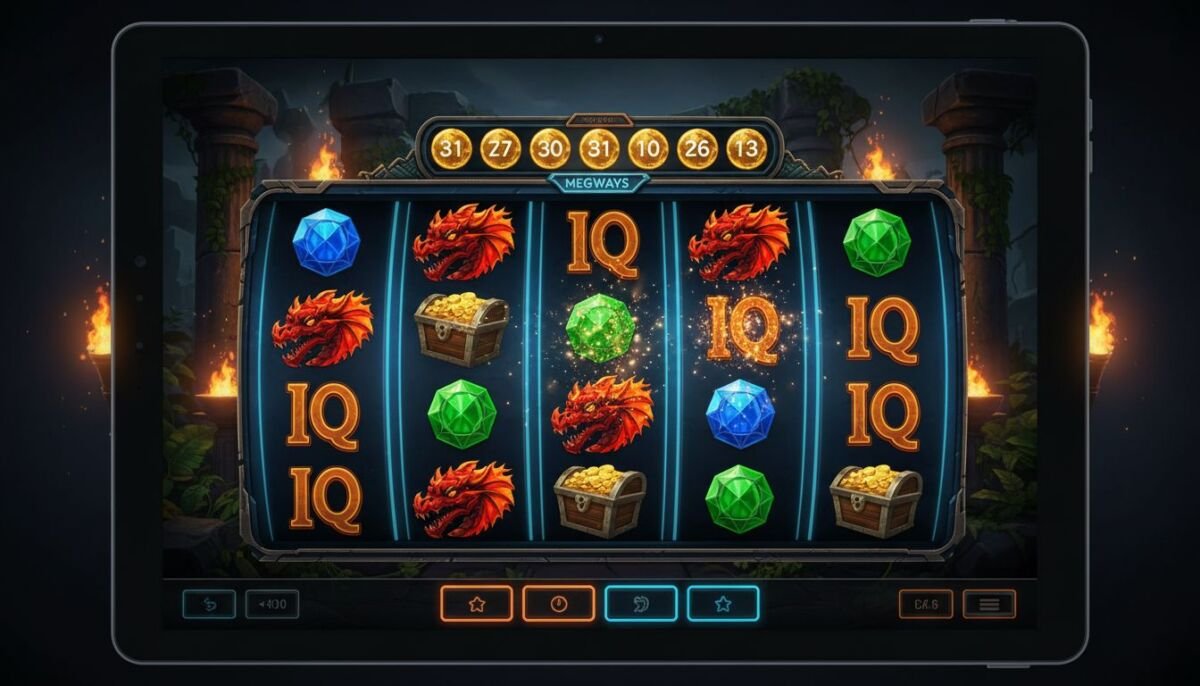Click the blue swirl icon button
The height and width of the screenshot is (686, 1200).
[x=640, y=604]
